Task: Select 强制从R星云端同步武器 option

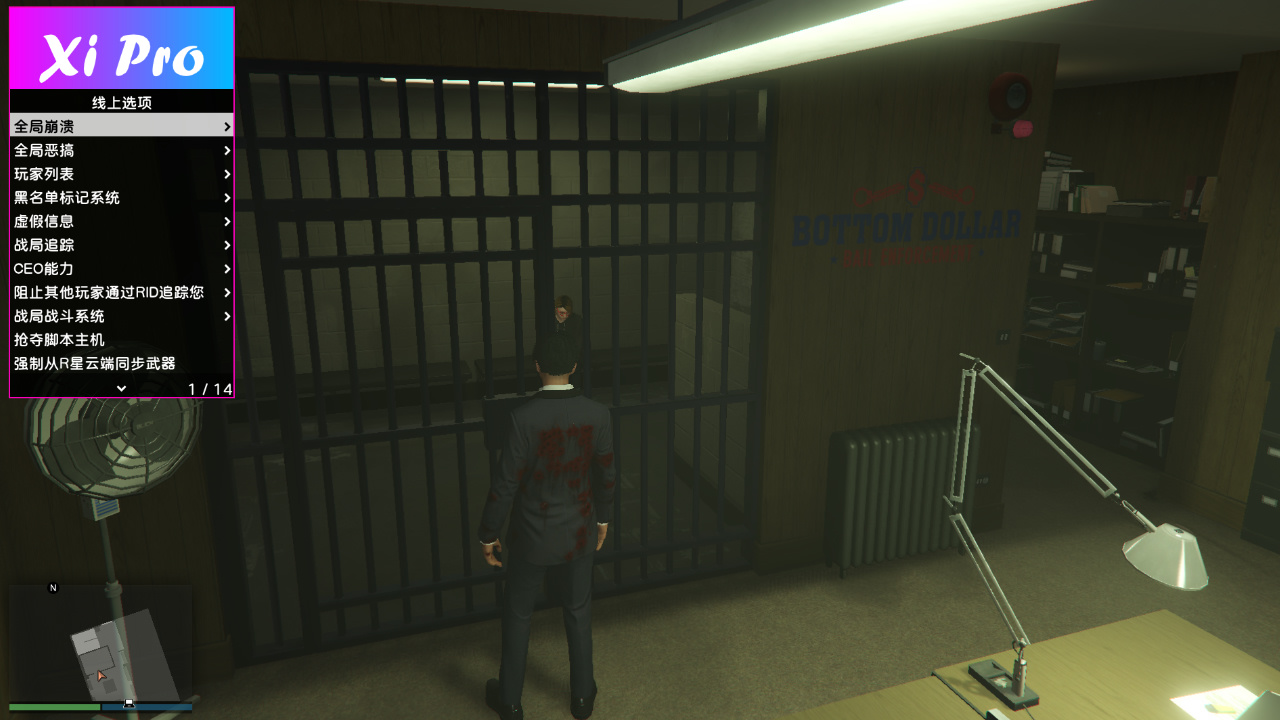Action: pyautogui.click(x=122, y=364)
